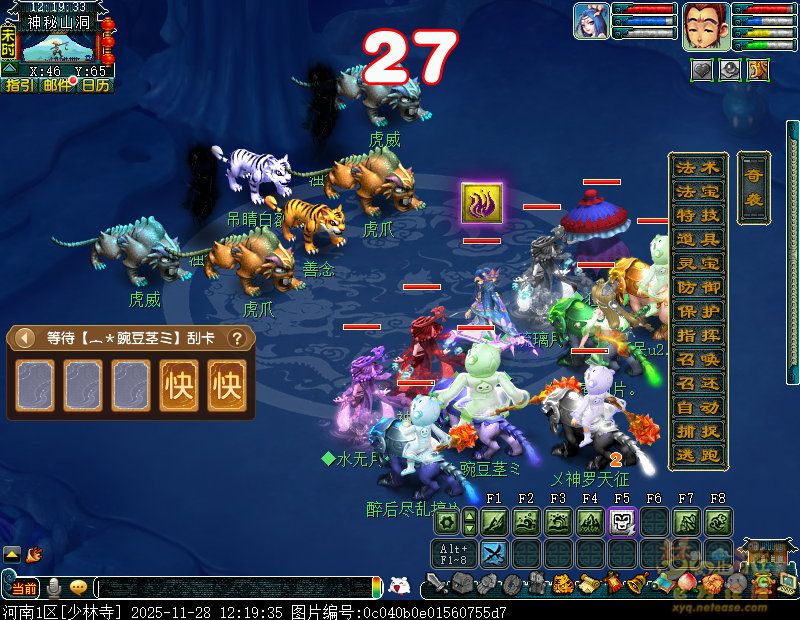
Task: Open the help button on the 刮卡 panel
Action: pos(237,338)
